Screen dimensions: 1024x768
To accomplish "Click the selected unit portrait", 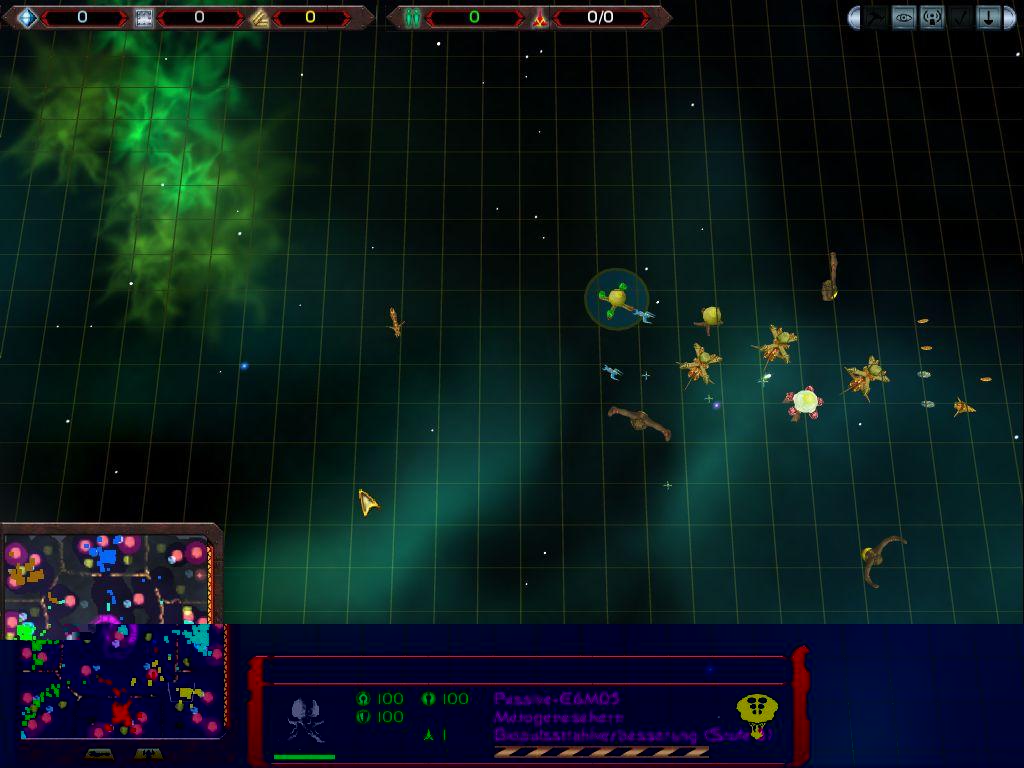I will pos(306,719).
